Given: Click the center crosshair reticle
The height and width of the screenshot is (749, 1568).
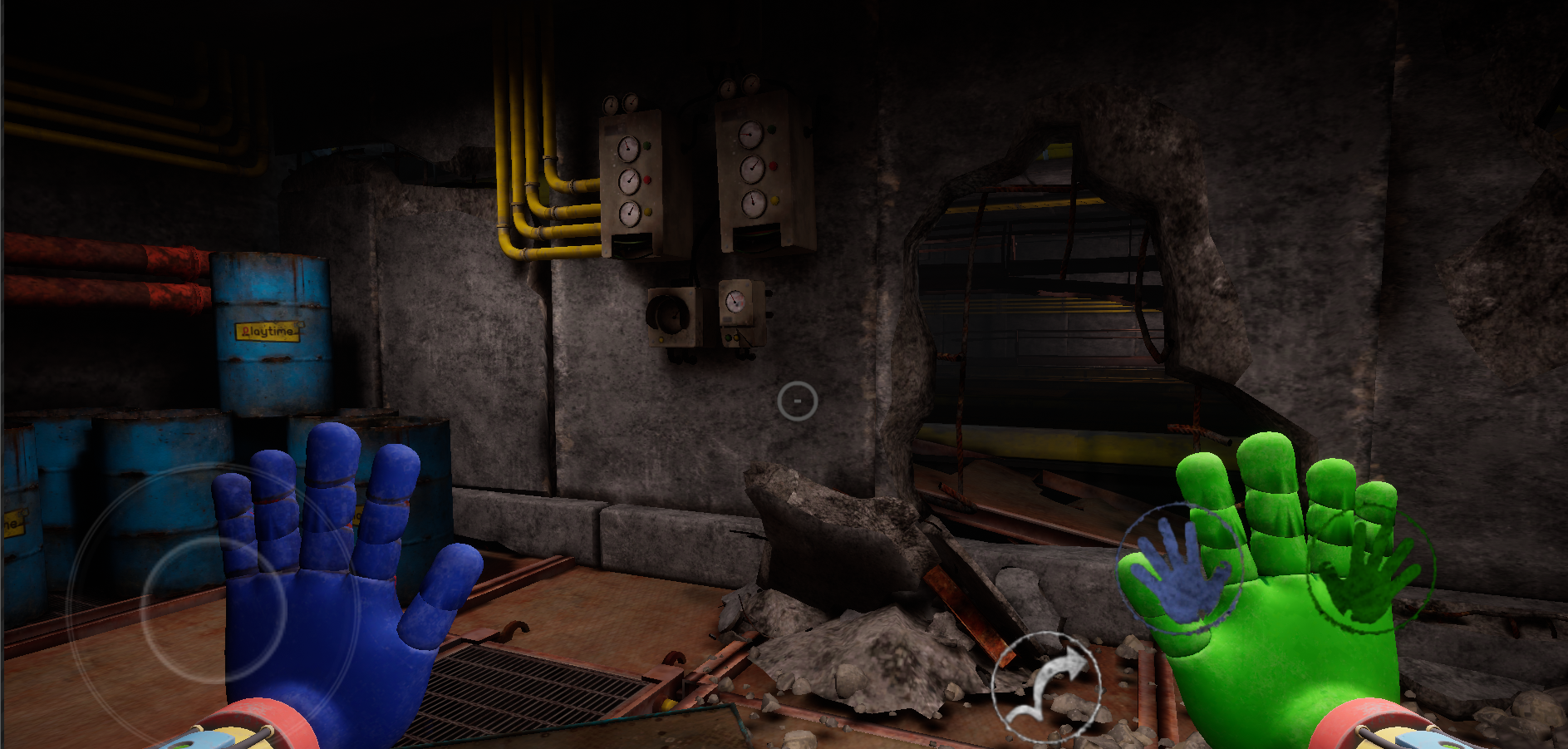Looking at the screenshot, I should 797,402.
